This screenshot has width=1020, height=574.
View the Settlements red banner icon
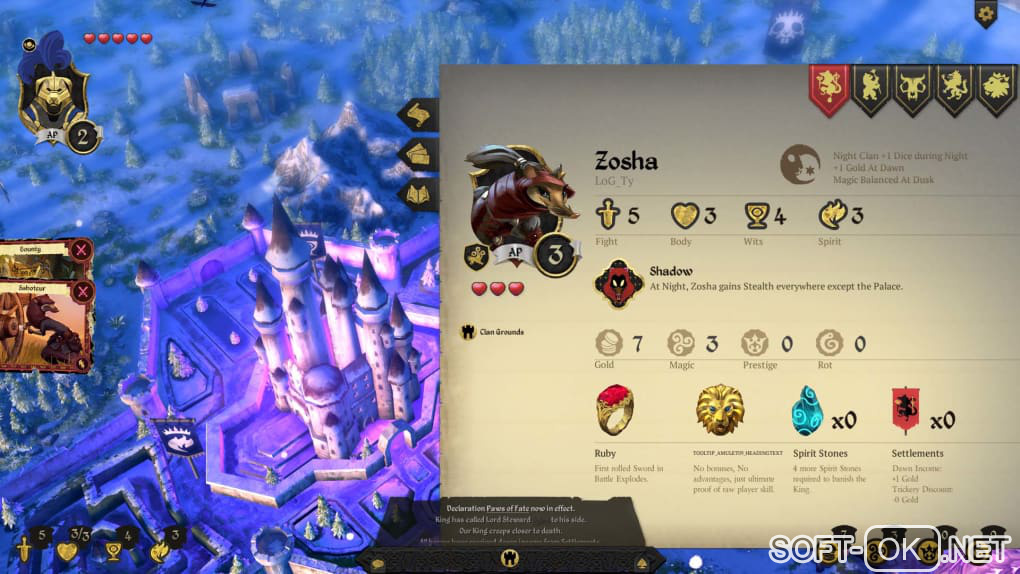pyautogui.click(x=905, y=411)
